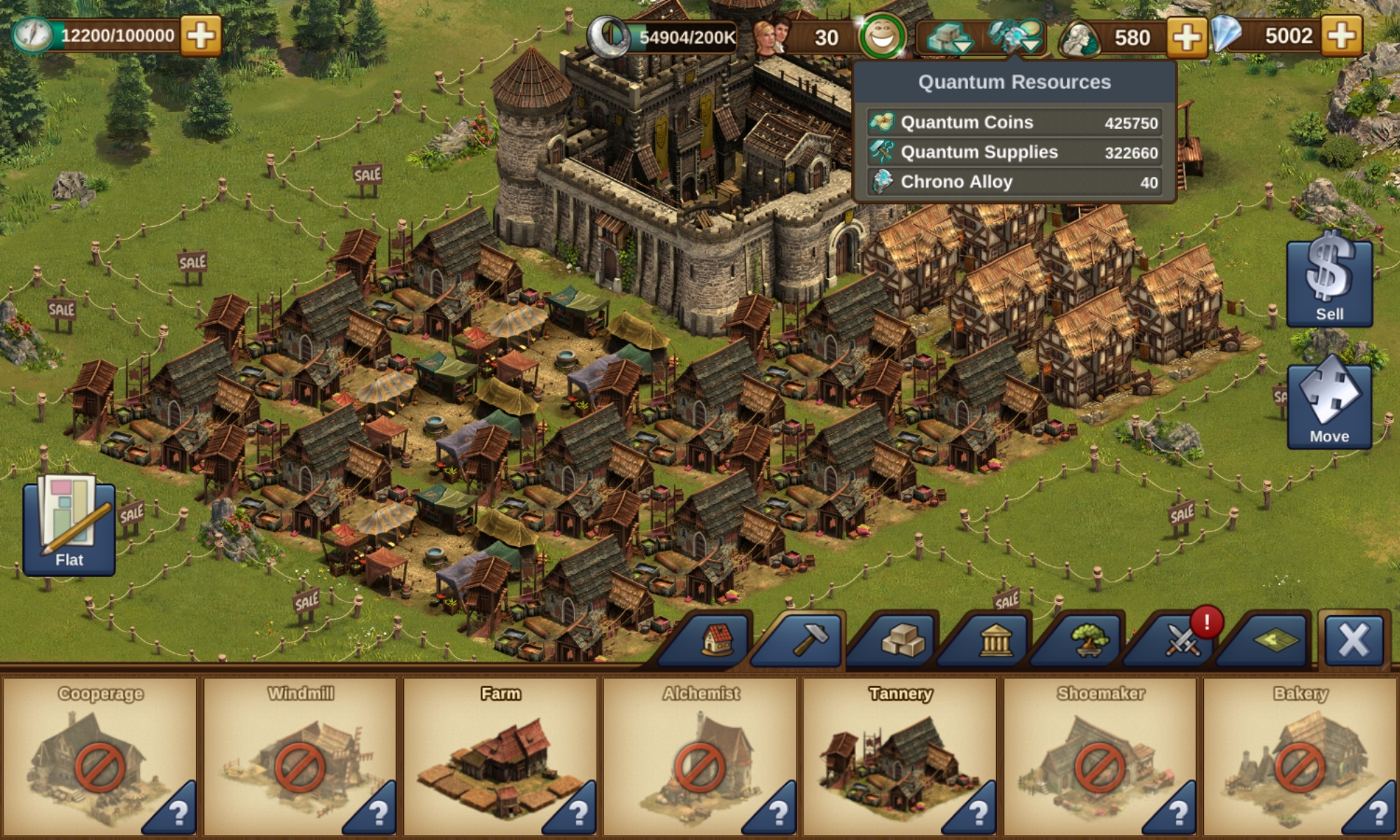The image size is (1400, 840).
Task: Toggle Flat view of the city
Action: (69, 528)
